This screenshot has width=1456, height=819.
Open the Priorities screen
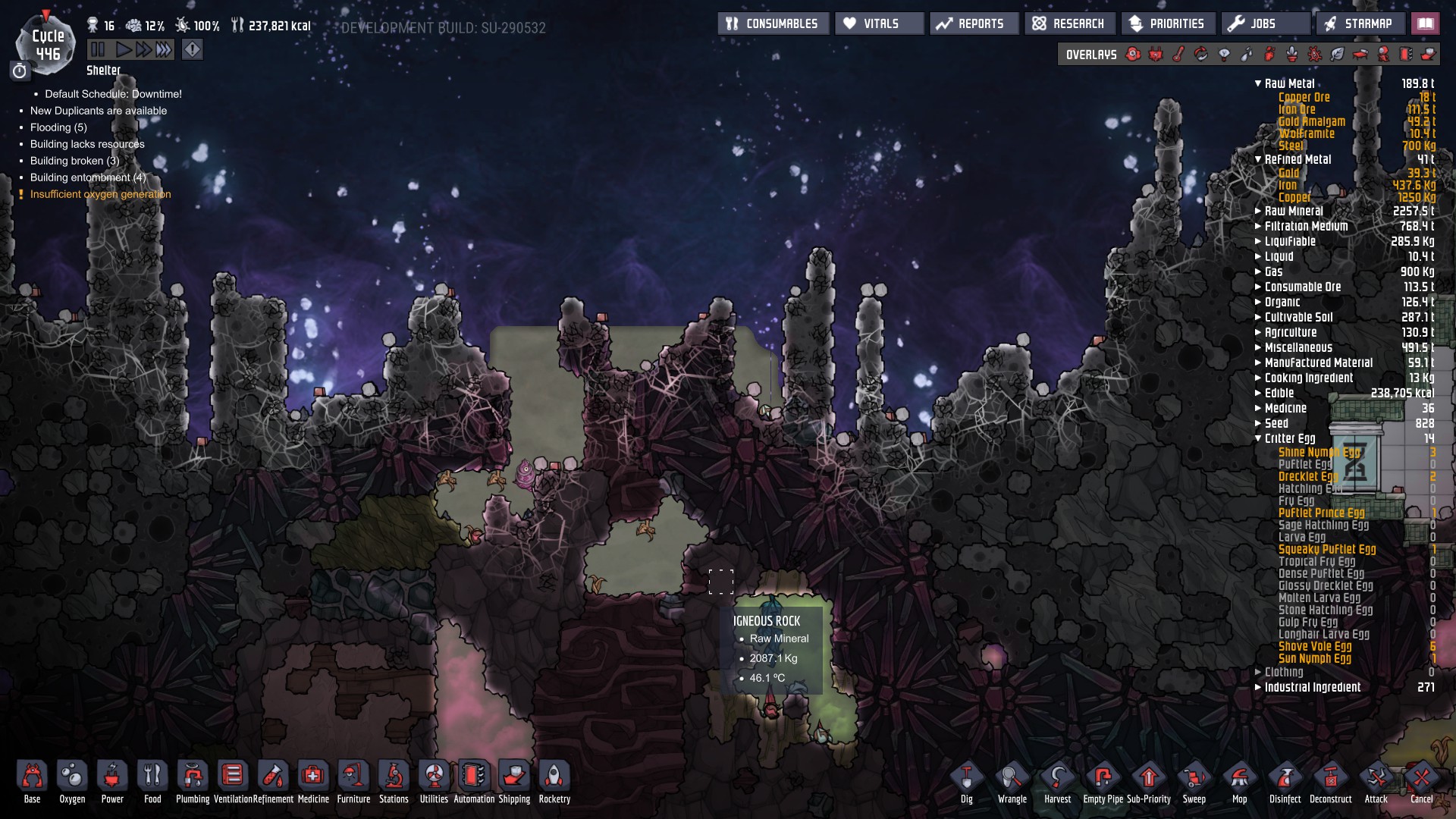[x=1168, y=24]
